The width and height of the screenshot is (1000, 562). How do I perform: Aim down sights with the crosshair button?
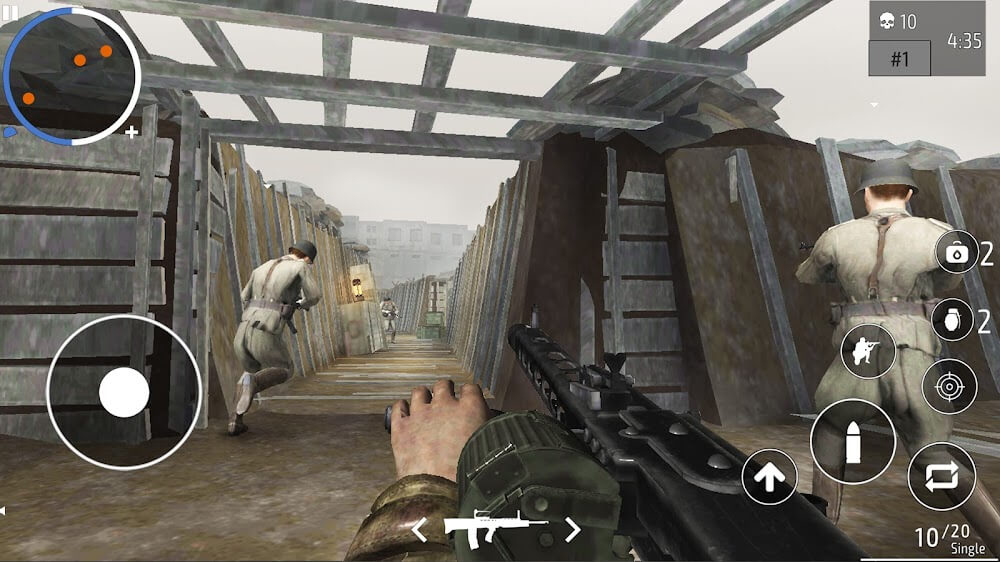[x=949, y=386]
